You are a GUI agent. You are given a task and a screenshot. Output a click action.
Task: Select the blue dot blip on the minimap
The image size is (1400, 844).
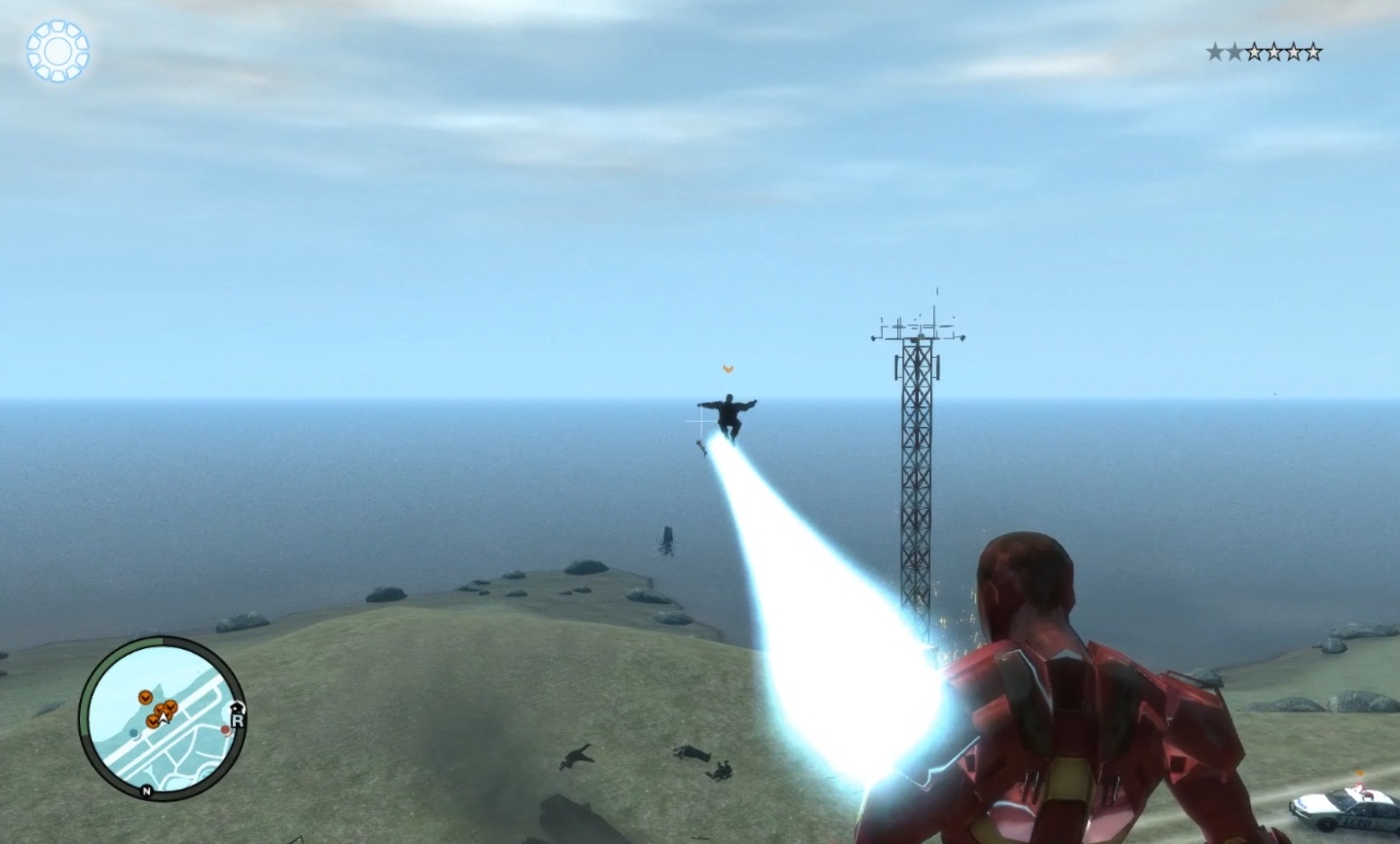tap(133, 733)
